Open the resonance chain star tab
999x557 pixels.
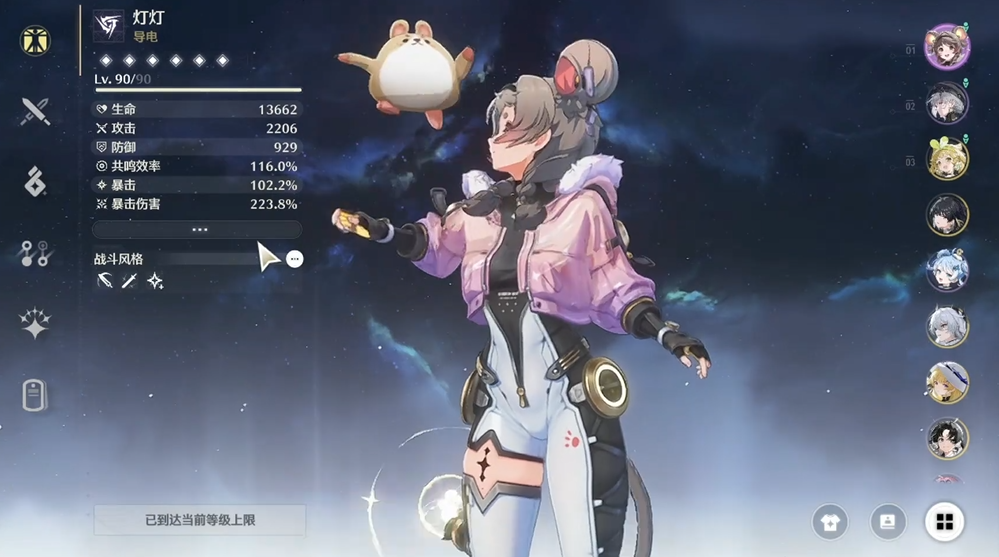pos(35,324)
